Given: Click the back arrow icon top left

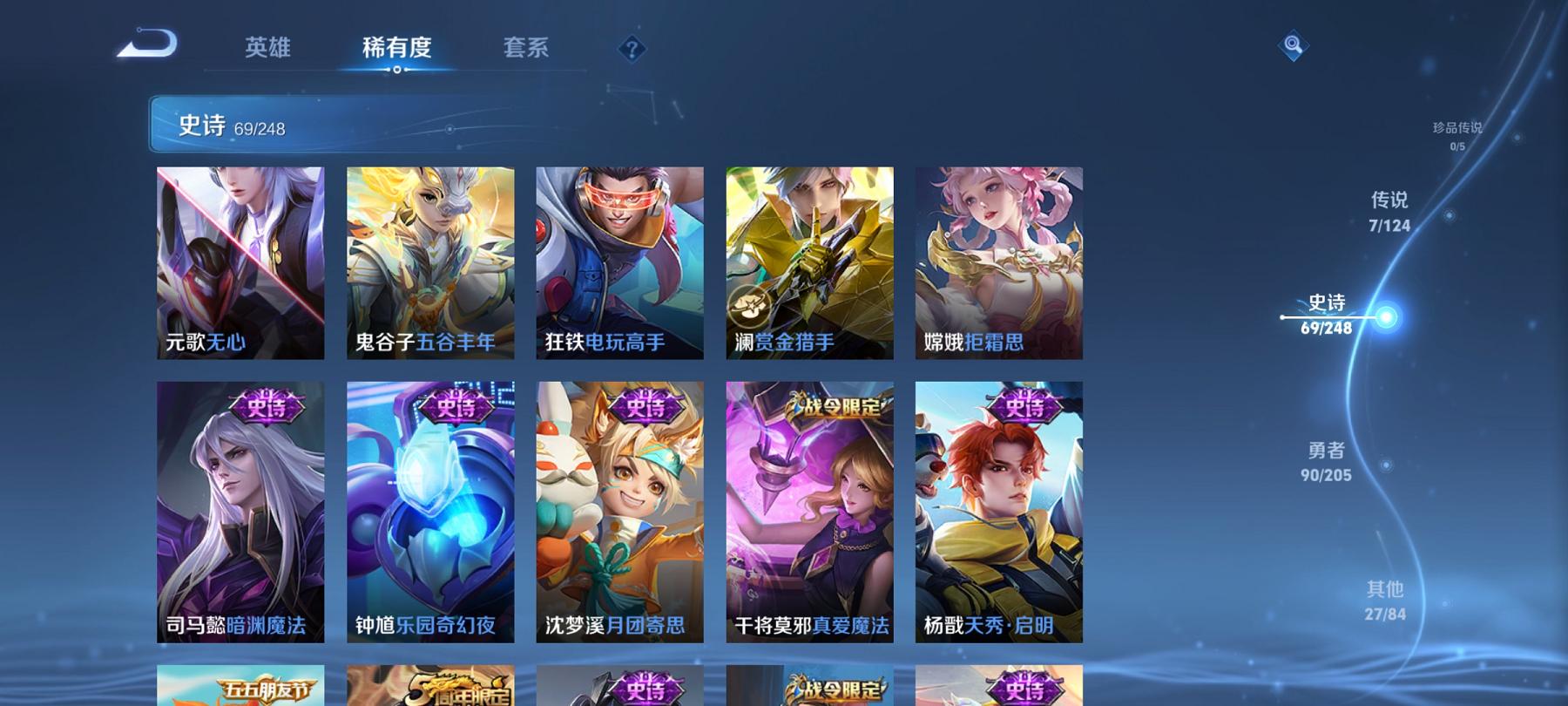Looking at the screenshot, I should [149, 43].
